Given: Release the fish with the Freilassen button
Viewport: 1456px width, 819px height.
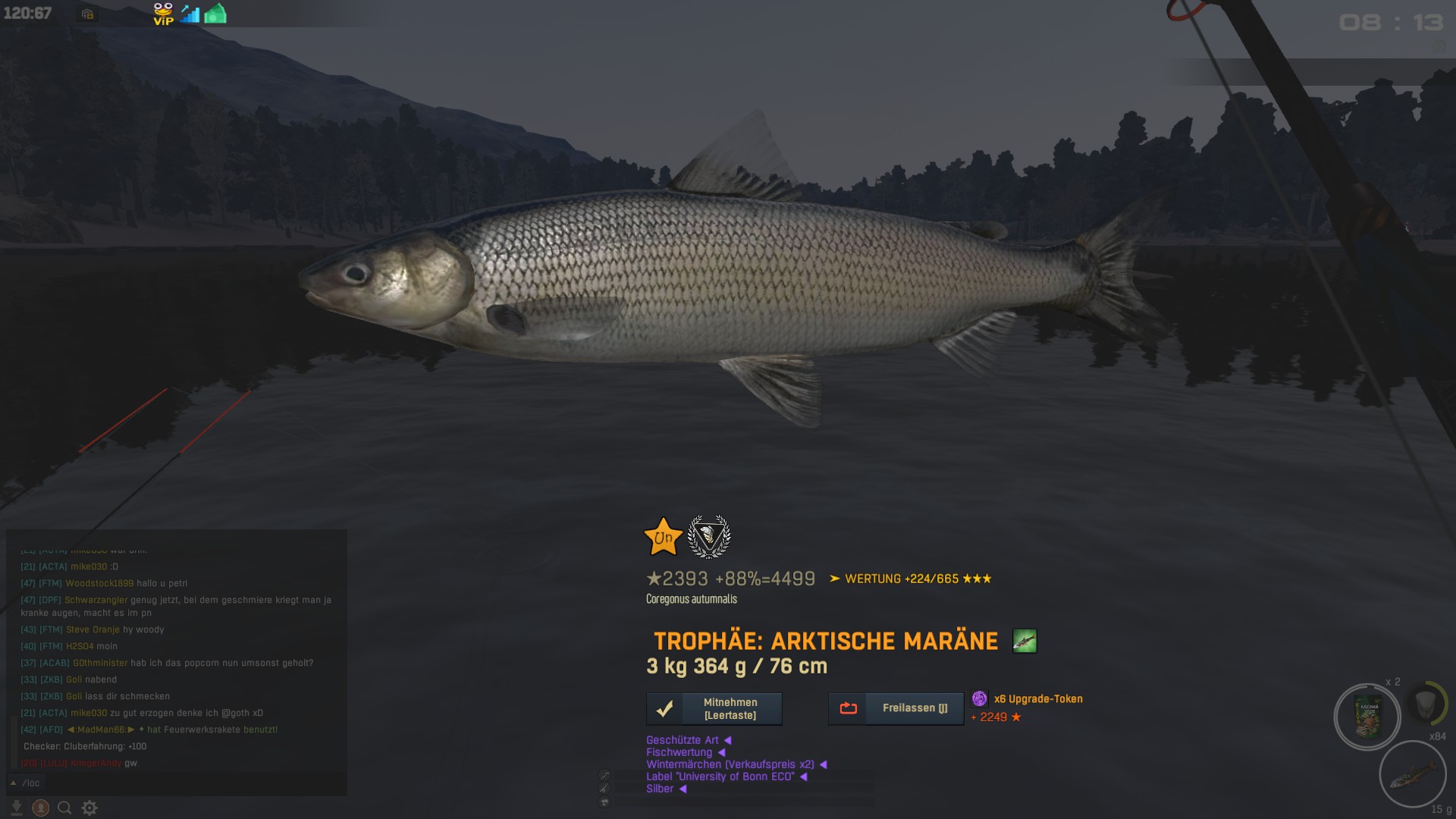Looking at the screenshot, I should click(x=896, y=708).
